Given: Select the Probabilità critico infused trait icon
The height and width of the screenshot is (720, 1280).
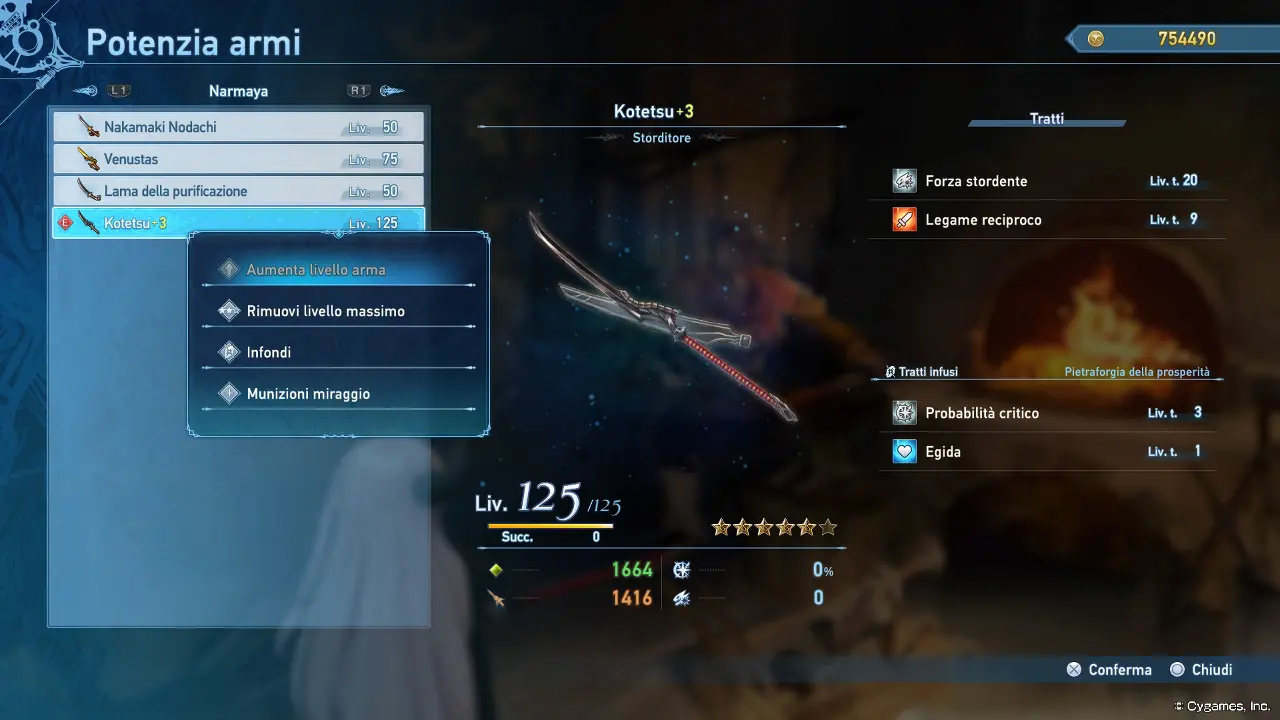Looking at the screenshot, I should [x=905, y=412].
